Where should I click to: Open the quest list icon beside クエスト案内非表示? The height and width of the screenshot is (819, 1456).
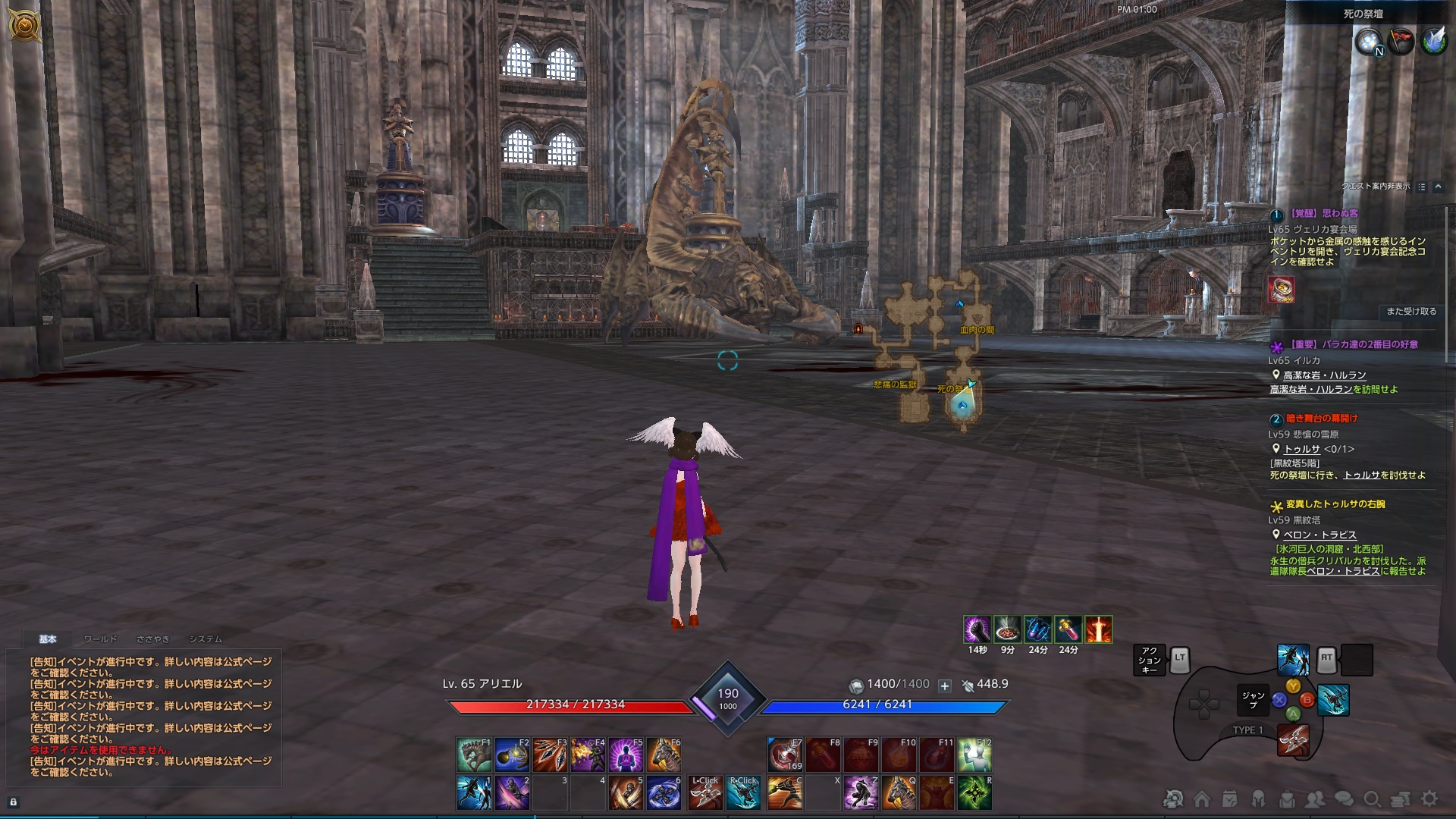(x=1422, y=187)
